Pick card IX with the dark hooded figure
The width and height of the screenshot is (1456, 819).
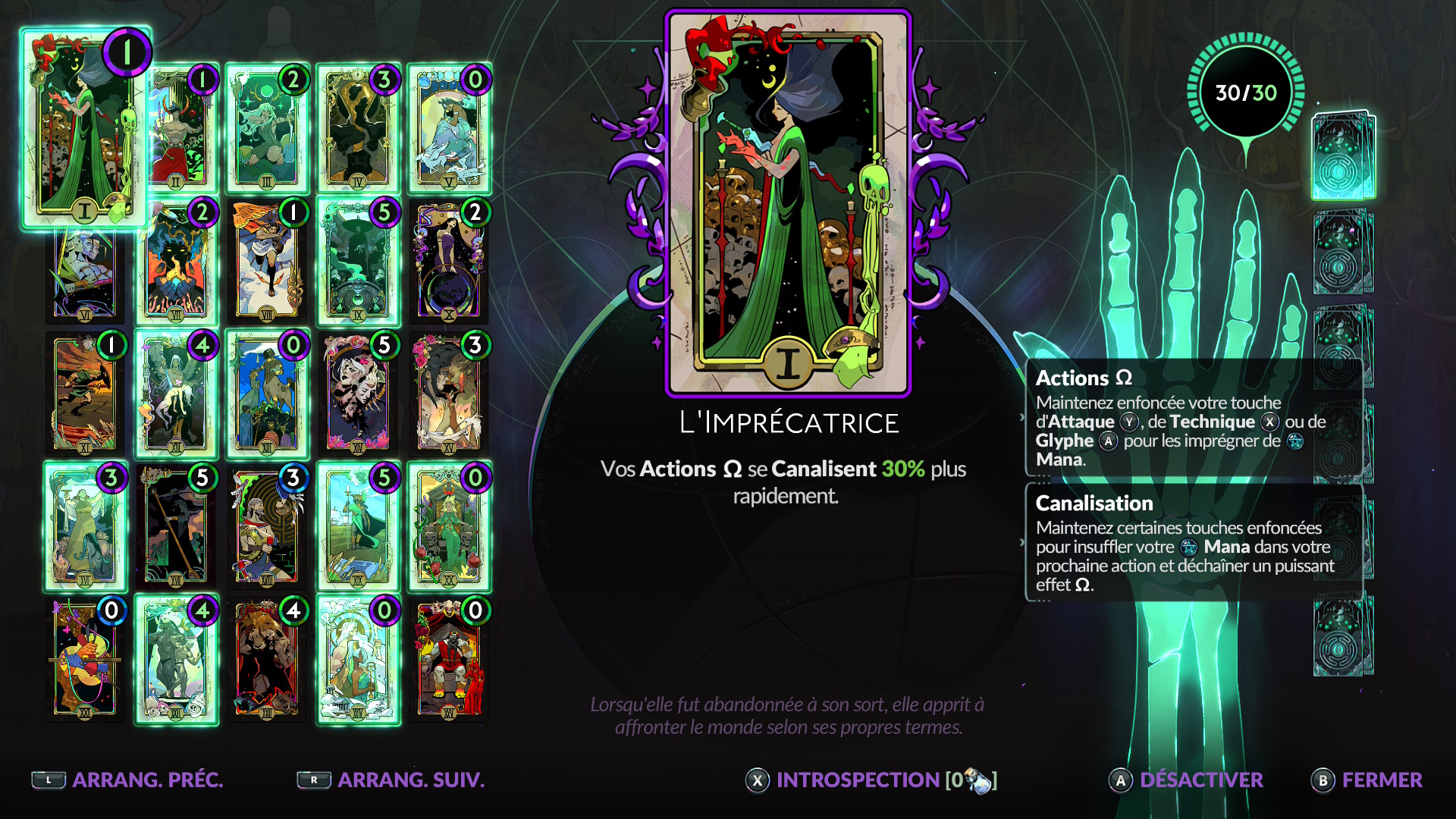(x=358, y=262)
